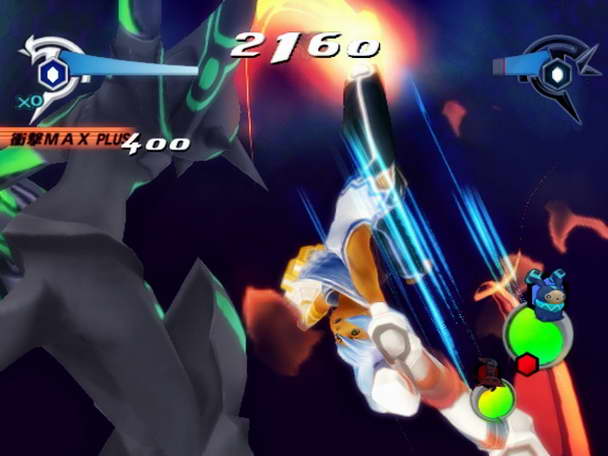Click the player's white hexagon emblem
The width and height of the screenshot is (608, 456).
pos(51,72)
